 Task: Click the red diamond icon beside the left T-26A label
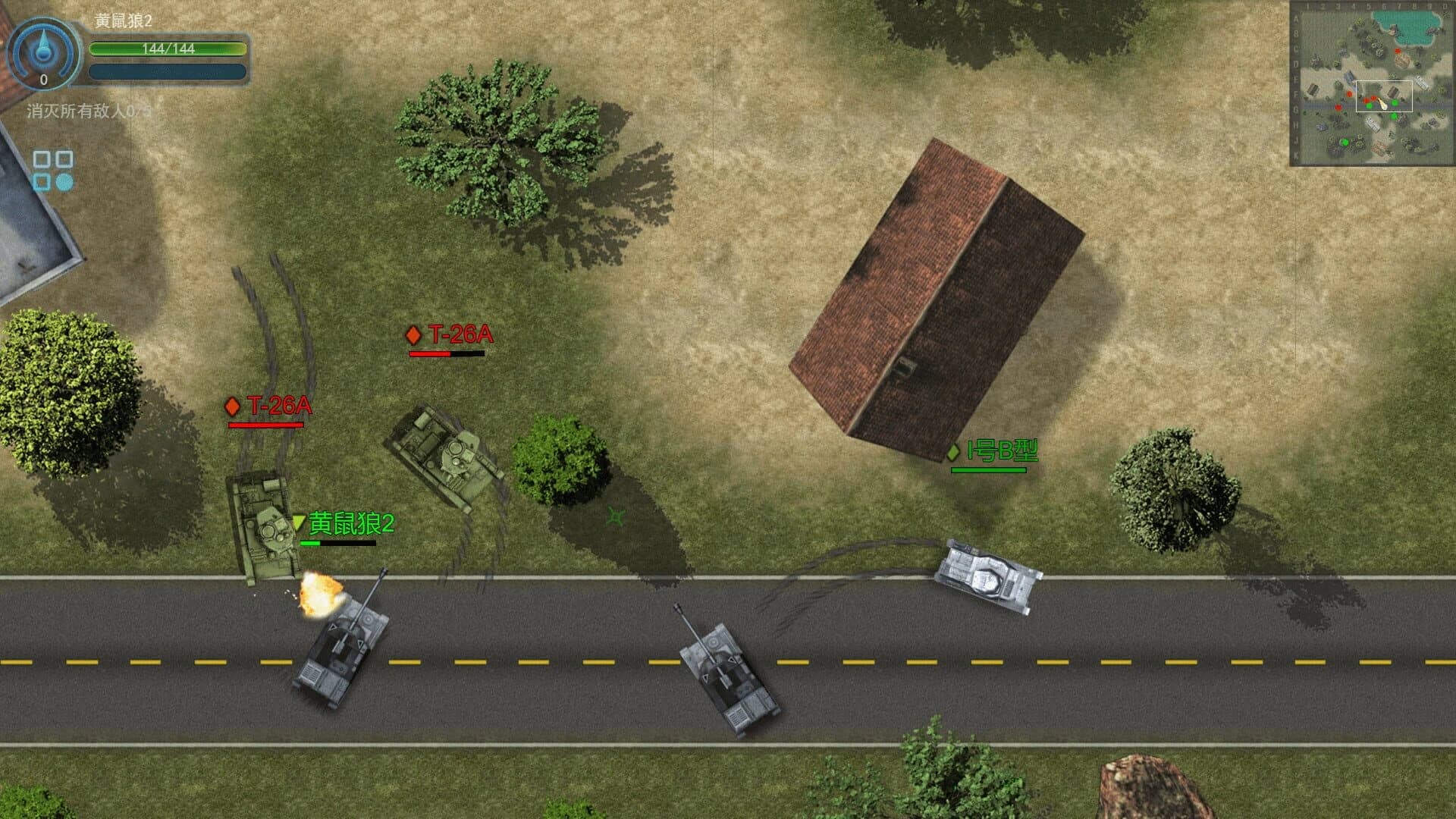(234, 406)
